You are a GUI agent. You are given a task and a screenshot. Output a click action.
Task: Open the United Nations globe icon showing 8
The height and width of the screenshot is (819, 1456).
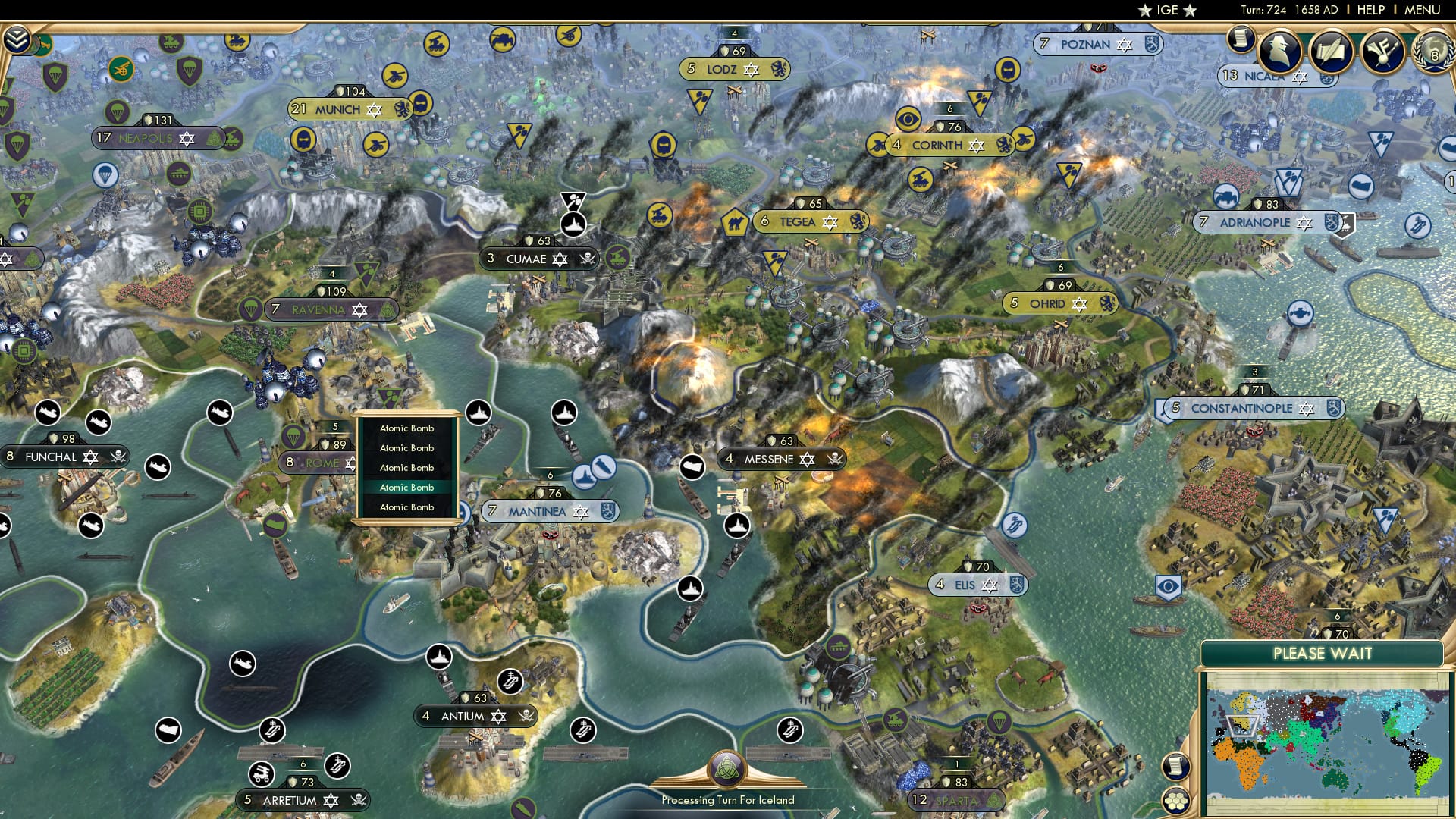click(x=1433, y=53)
